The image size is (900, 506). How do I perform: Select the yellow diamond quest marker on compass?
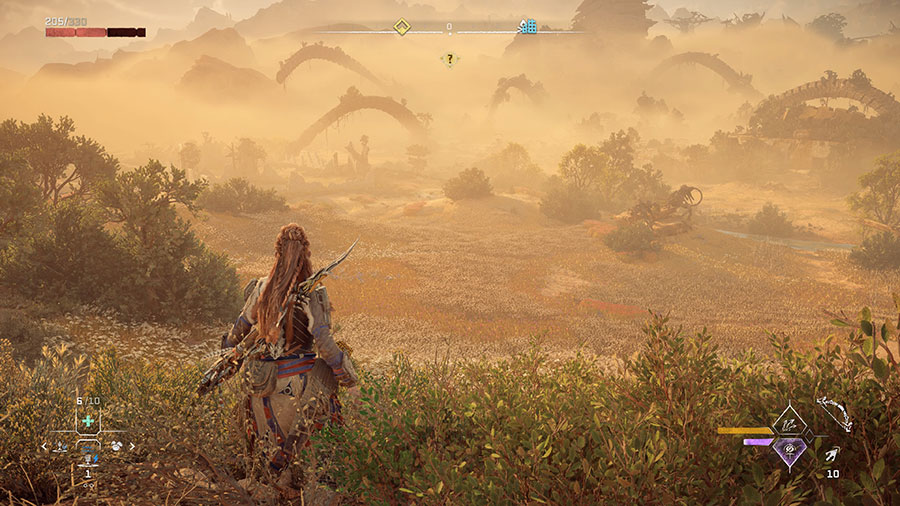[x=401, y=27]
